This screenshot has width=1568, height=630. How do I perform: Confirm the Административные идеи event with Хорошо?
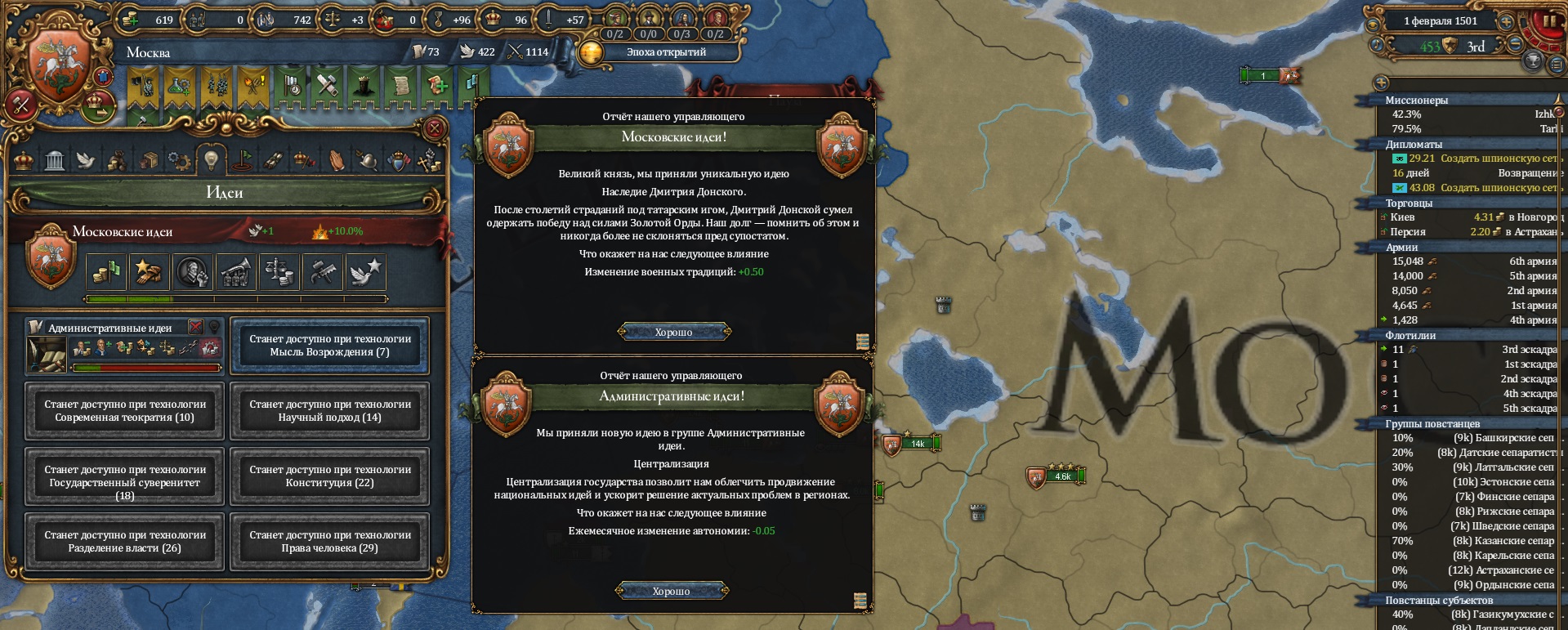click(672, 590)
